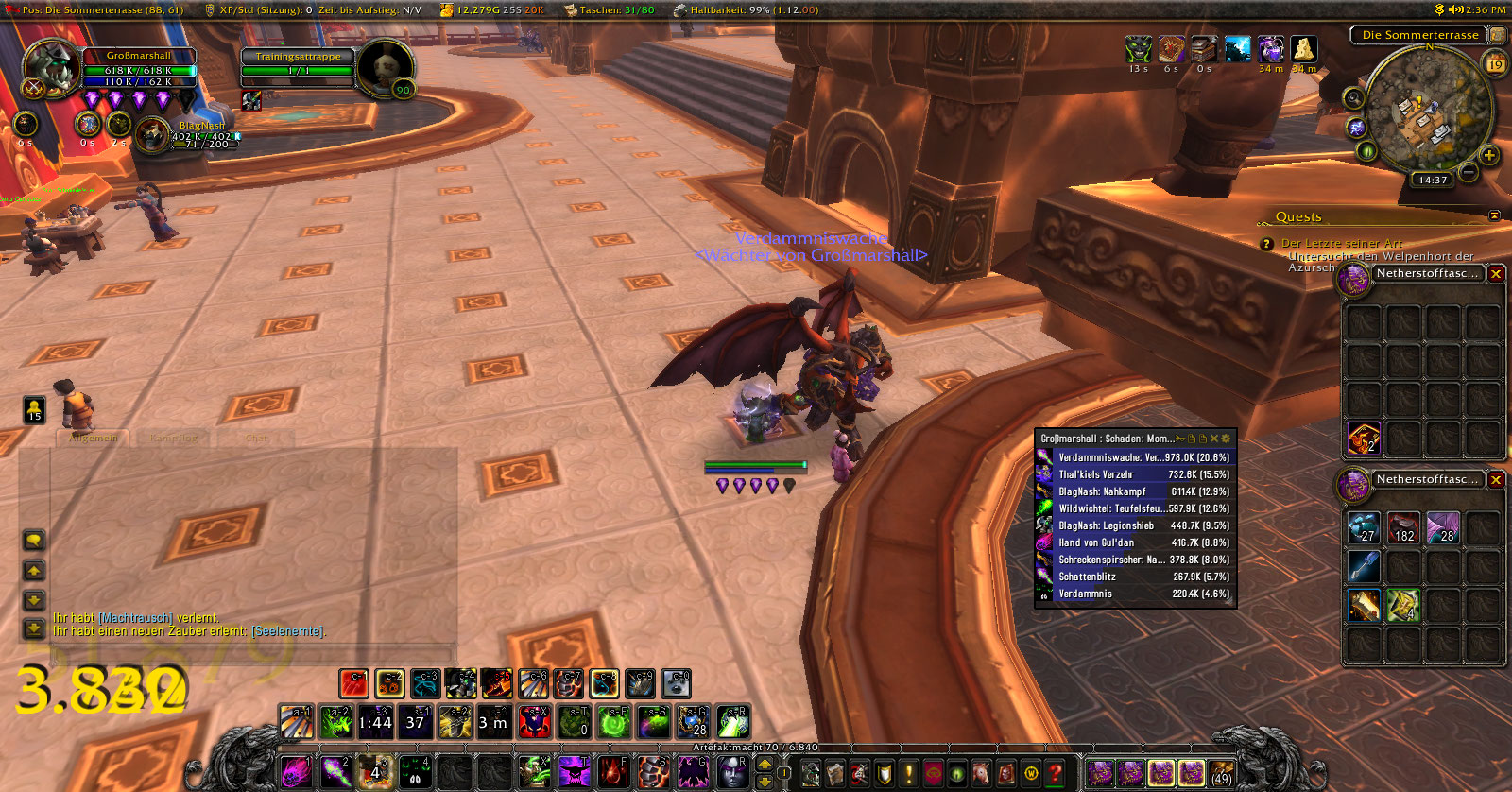Image resolution: width=1512 pixels, height=792 pixels.
Task: Select the Hand von Gul'dan damage row
Action: (1136, 542)
